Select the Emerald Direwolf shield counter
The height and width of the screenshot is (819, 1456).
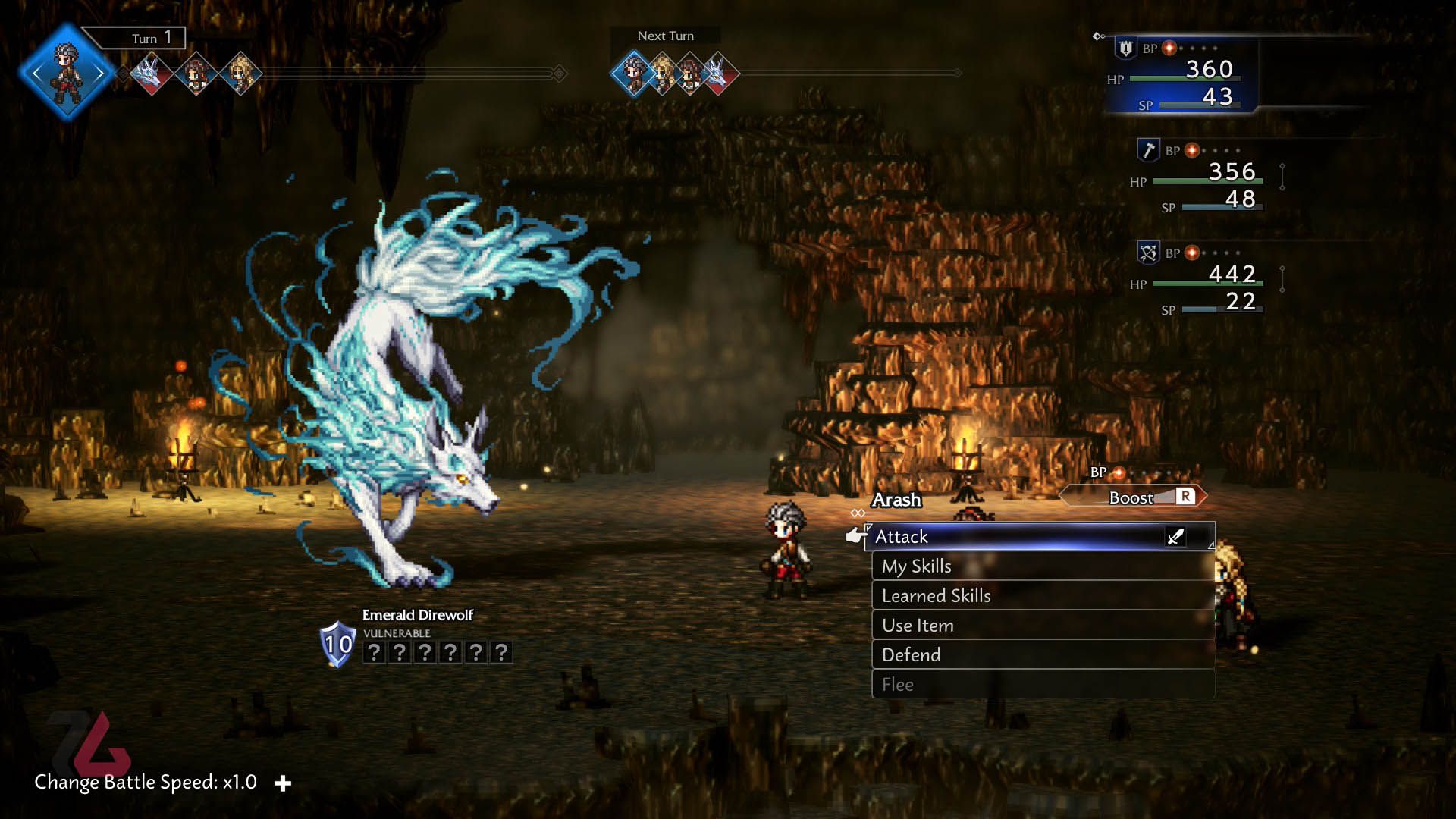[337, 645]
